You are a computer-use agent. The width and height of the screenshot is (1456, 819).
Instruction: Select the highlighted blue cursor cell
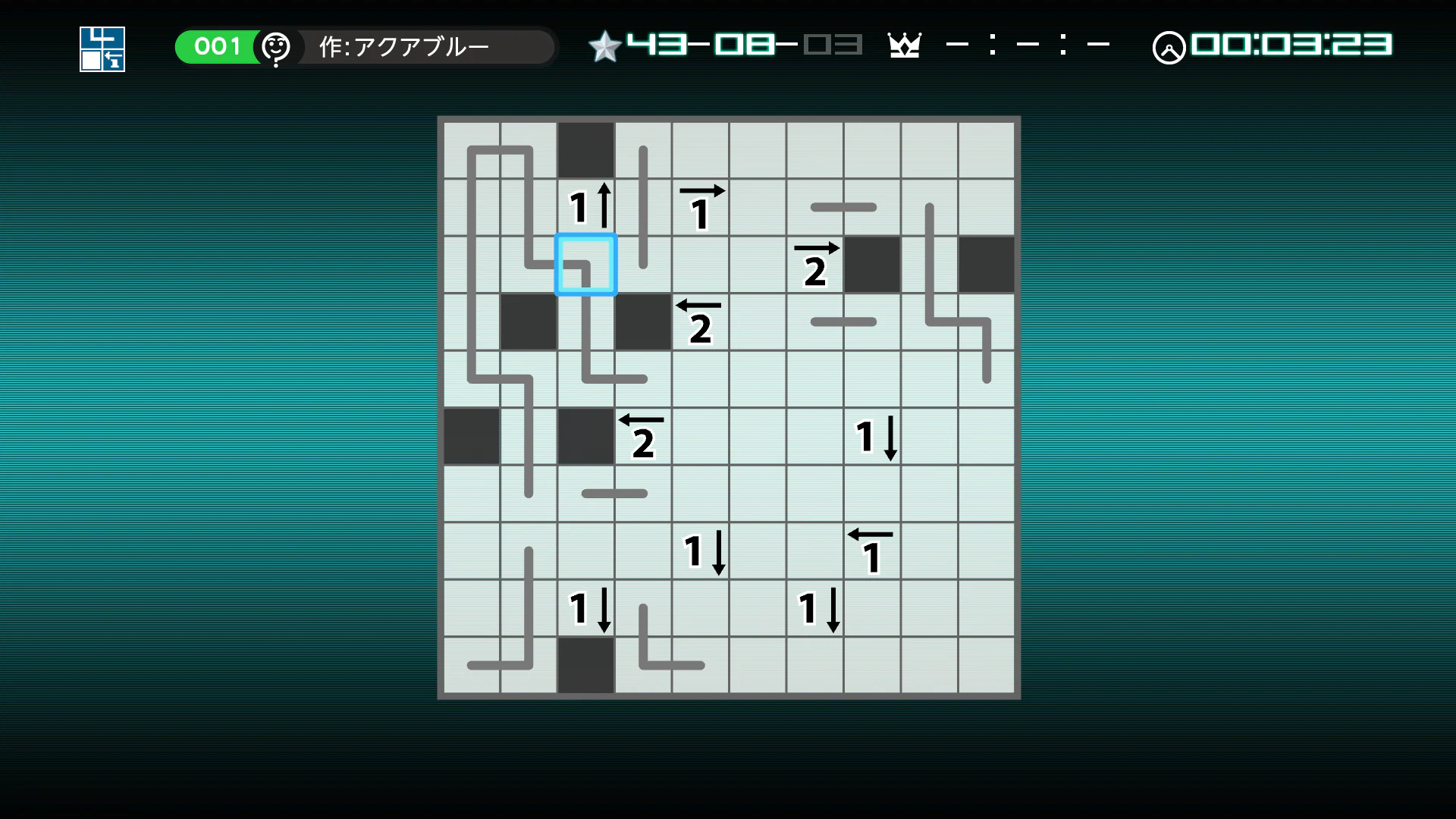point(585,264)
